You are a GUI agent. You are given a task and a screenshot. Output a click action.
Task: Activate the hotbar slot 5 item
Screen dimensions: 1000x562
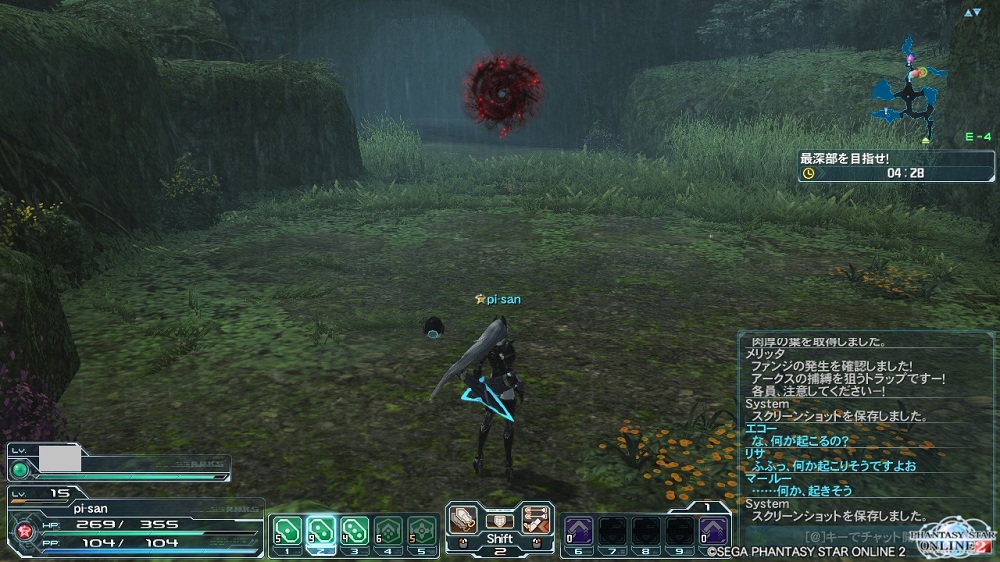pos(423,530)
